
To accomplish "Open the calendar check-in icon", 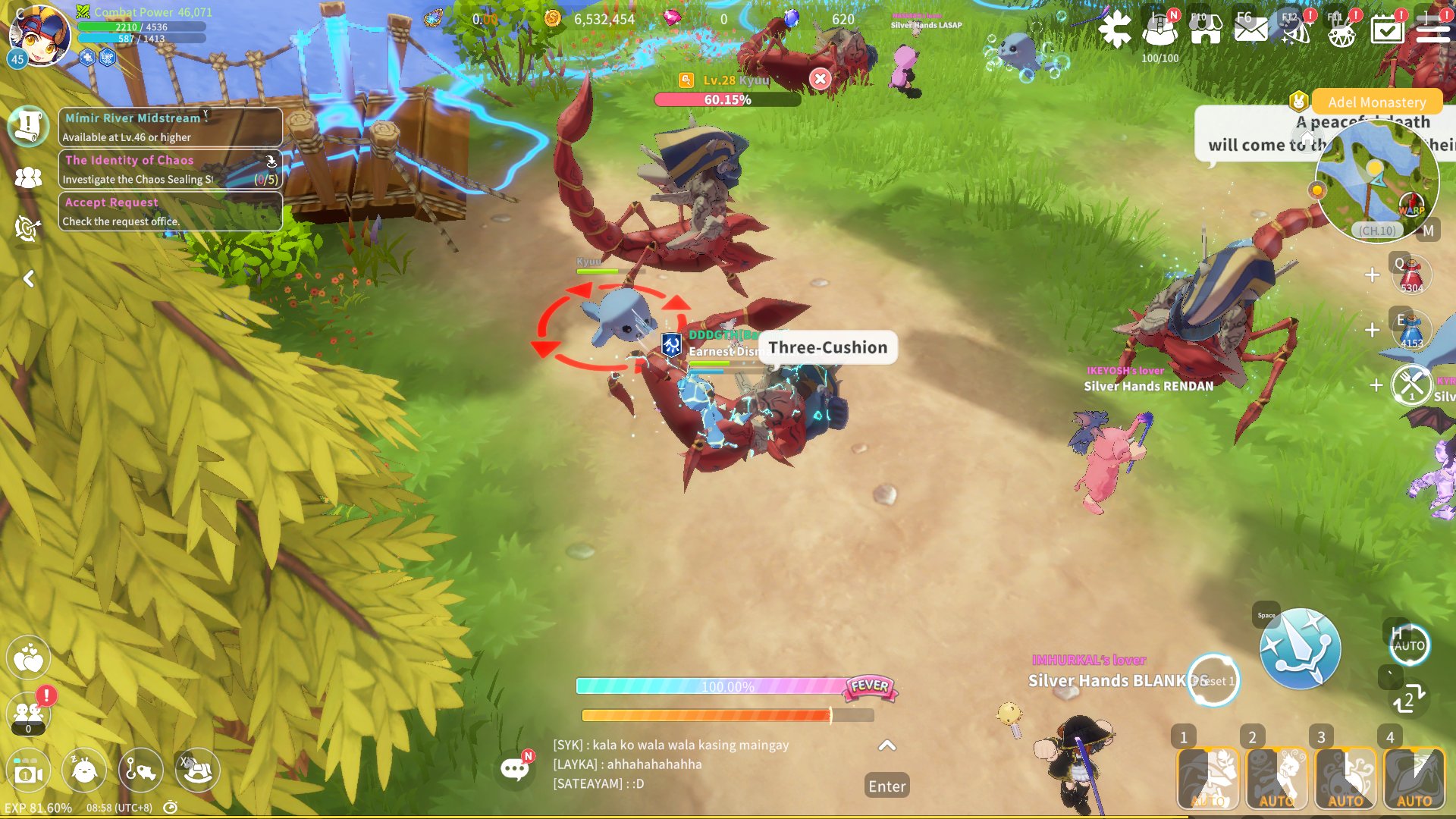I will (x=1387, y=30).
